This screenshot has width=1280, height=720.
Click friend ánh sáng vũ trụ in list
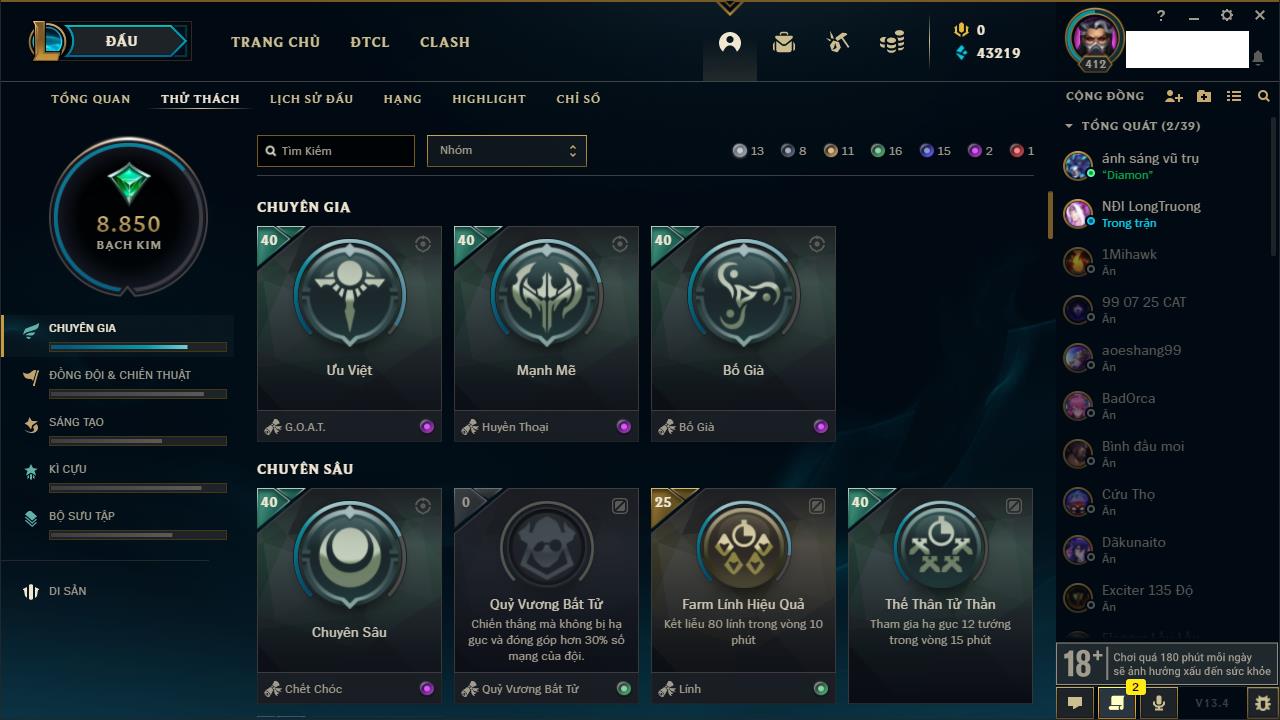click(1150, 158)
